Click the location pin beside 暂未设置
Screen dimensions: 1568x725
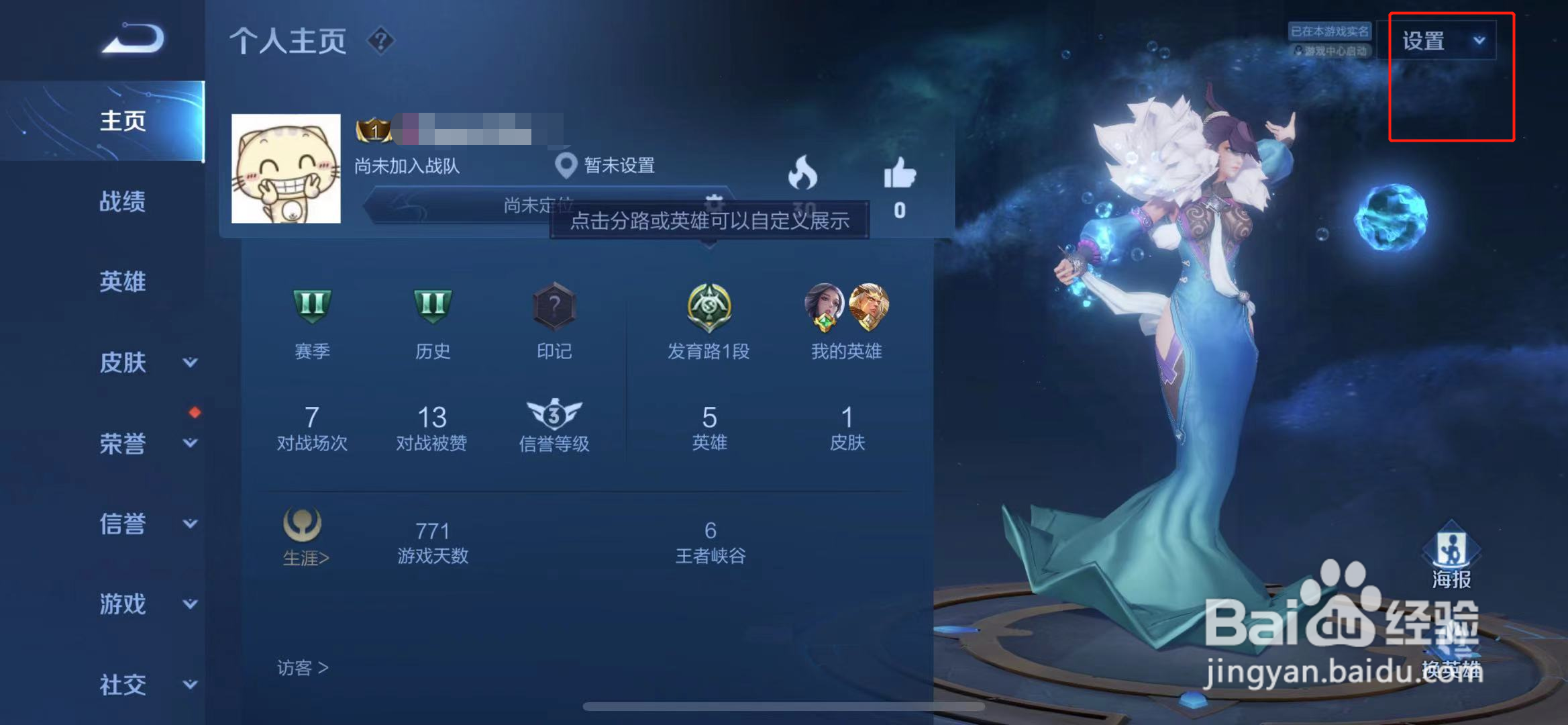[x=567, y=164]
